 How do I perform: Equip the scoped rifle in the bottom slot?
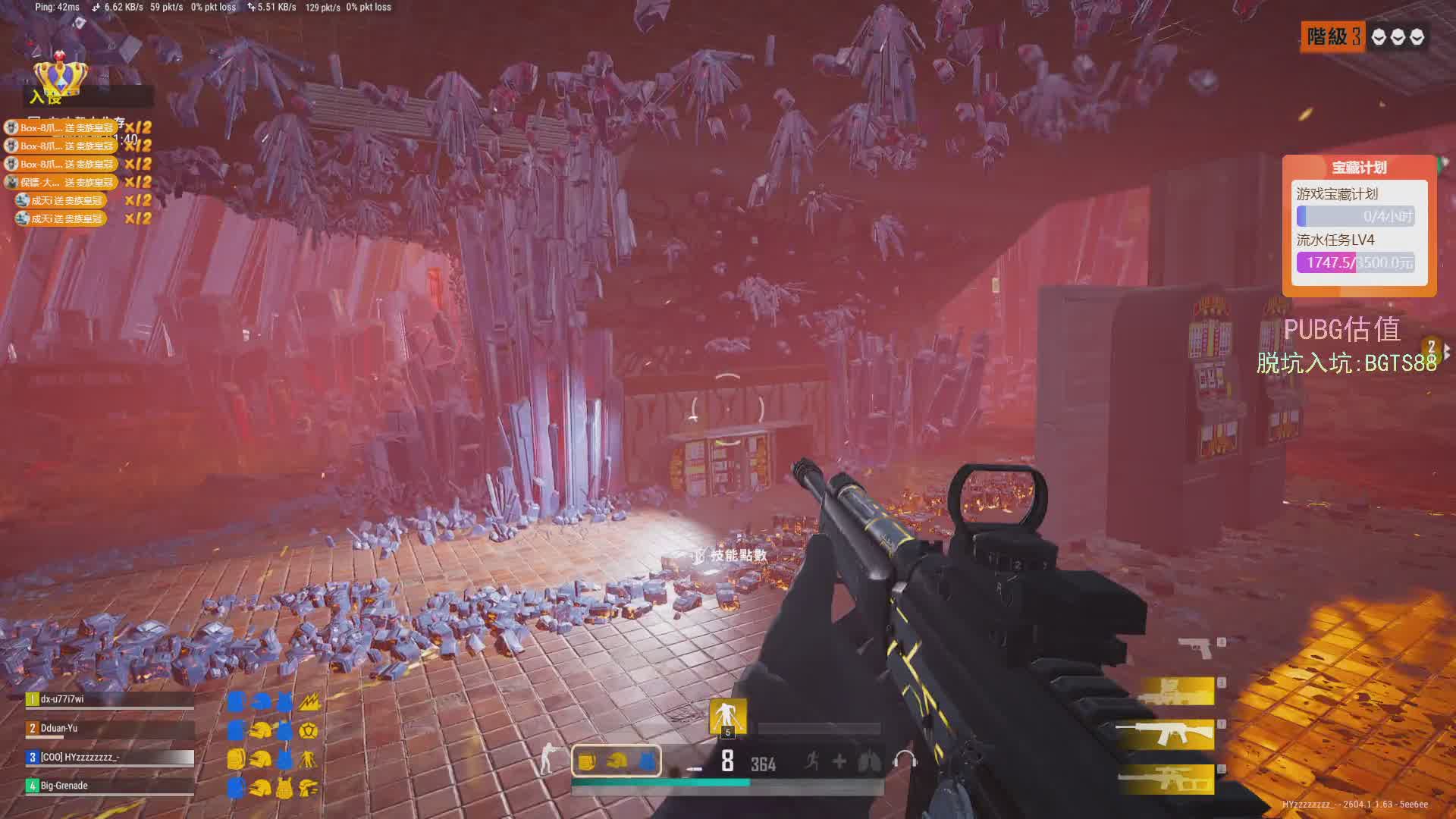click(x=1166, y=779)
